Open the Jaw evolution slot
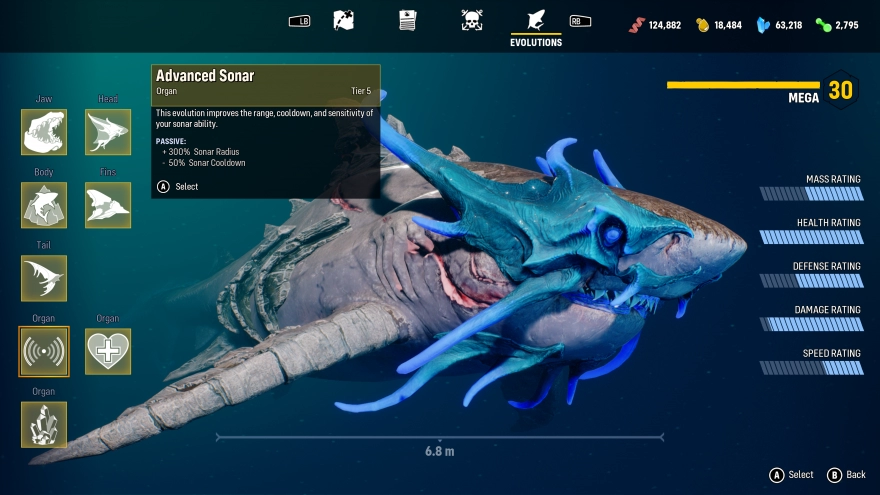This screenshot has width=880, height=495. click(x=44, y=132)
